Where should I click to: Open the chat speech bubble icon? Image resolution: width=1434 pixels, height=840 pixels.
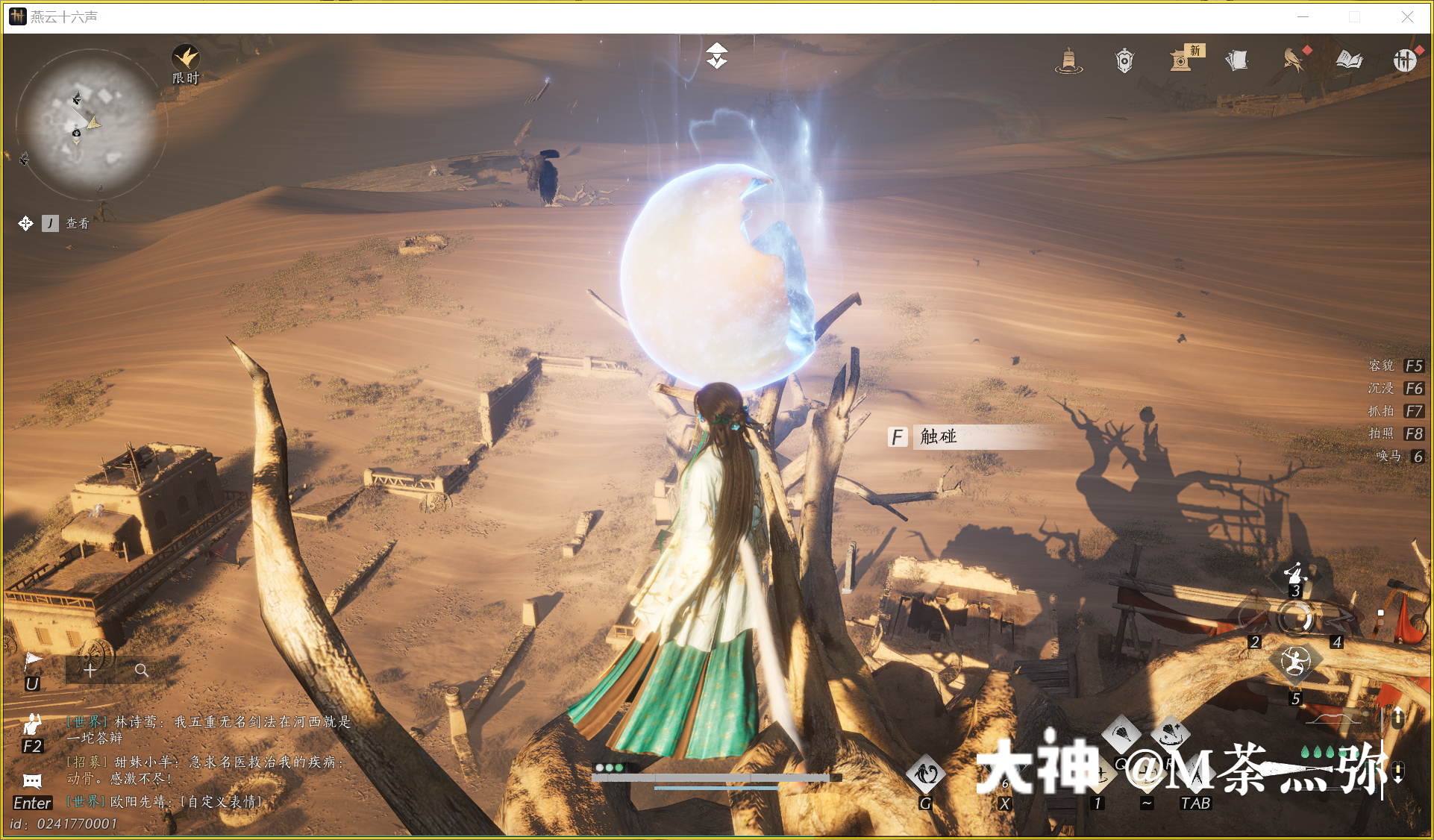32,781
